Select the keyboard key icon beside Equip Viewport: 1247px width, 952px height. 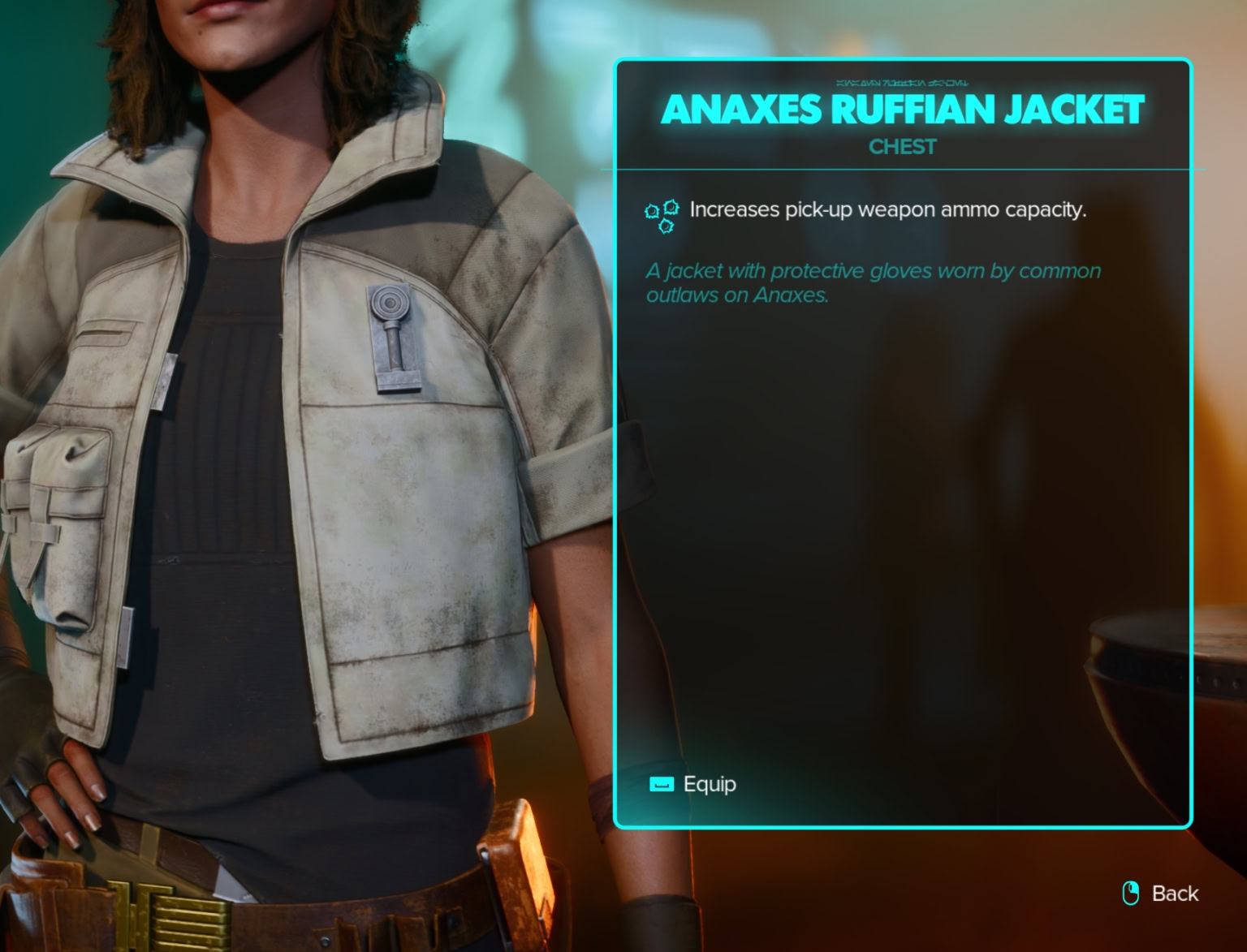(662, 784)
